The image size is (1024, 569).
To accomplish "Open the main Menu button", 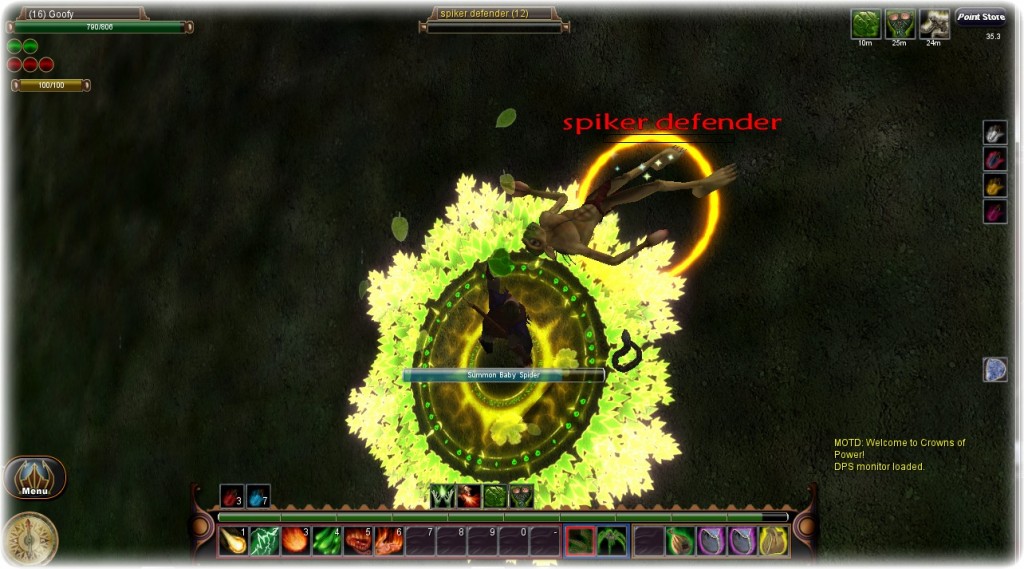I will coord(35,478).
